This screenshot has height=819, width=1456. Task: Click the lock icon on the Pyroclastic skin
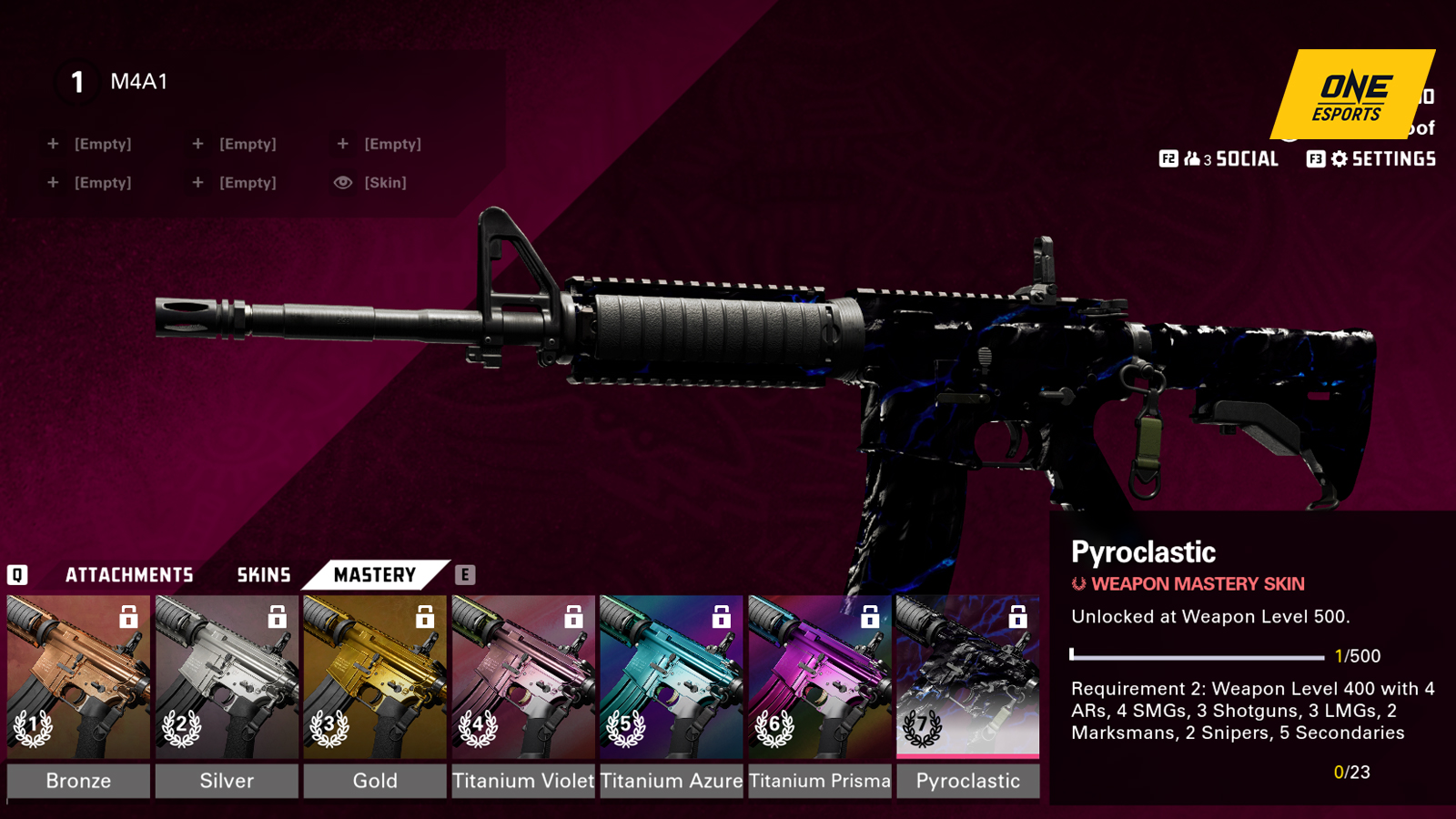pyautogui.click(x=1018, y=617)
